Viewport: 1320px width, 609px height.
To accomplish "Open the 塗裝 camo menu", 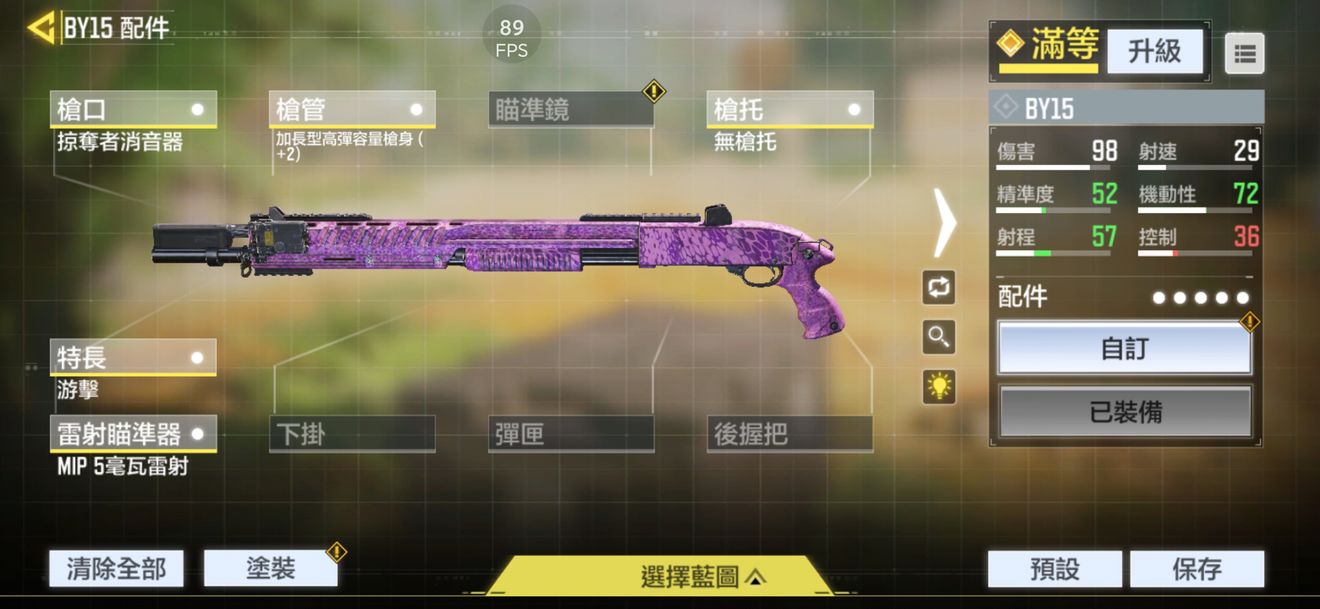I will click(270, 568).
